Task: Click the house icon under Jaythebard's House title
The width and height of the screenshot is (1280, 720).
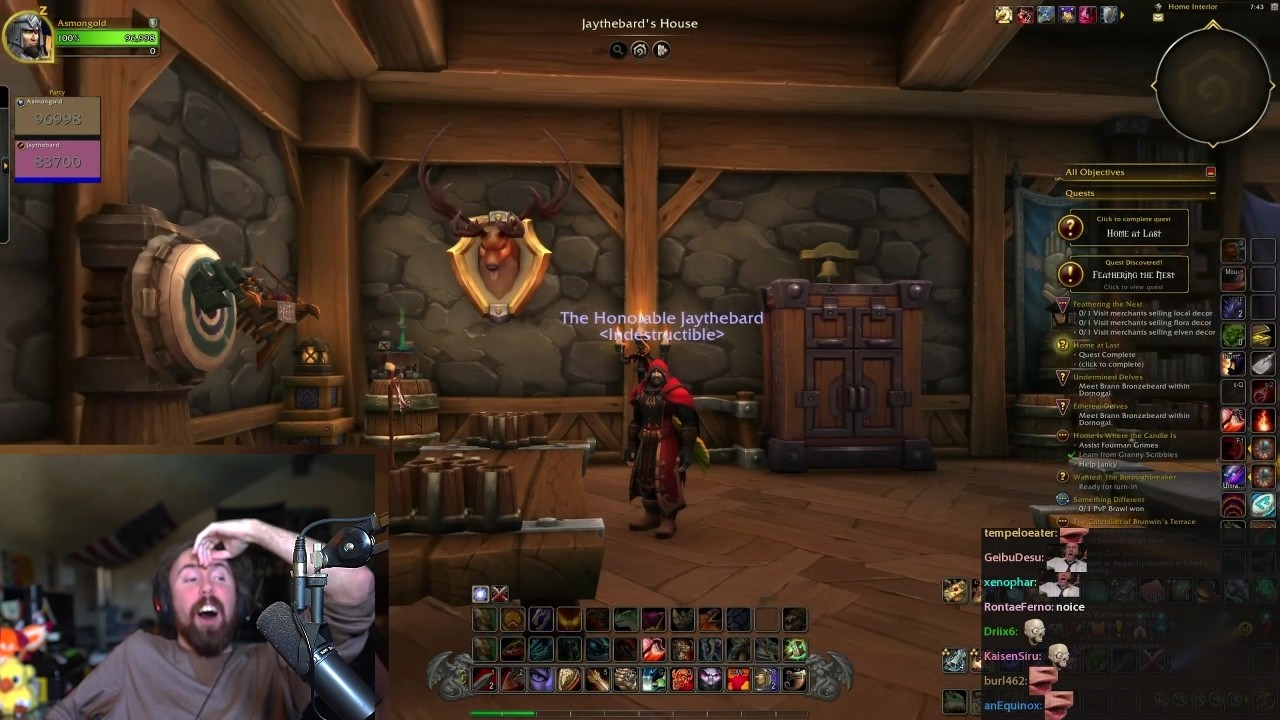Action: point(640,49)
